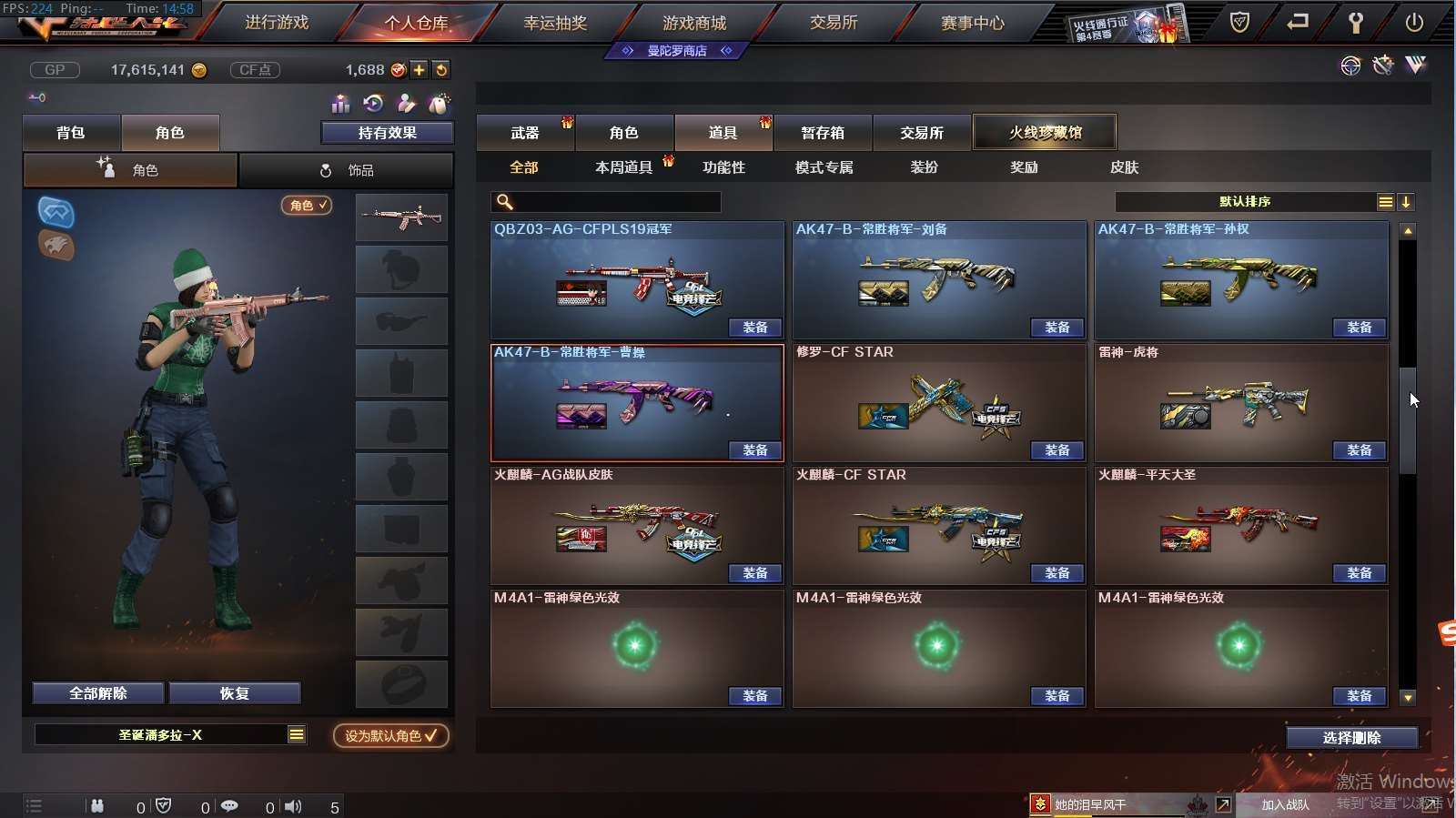Screen dimensions: 1456x818
Task: Open the weapon showcase/stats icon above 持有效果
Action: 339,104
